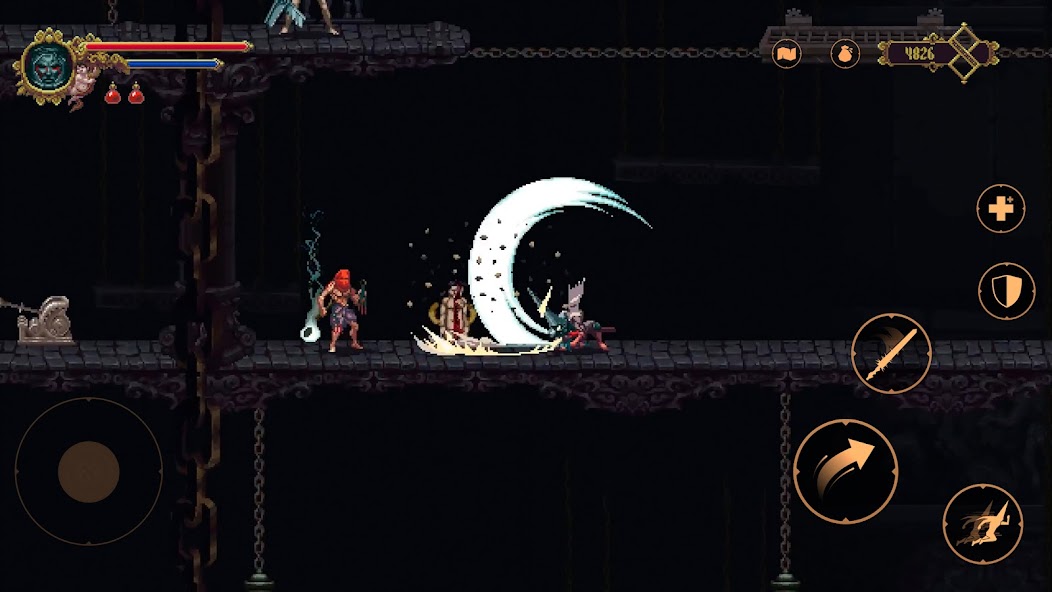The image size is (1052, 592).
Task: Tap the jump arrow button
Action: click(846, 471)
